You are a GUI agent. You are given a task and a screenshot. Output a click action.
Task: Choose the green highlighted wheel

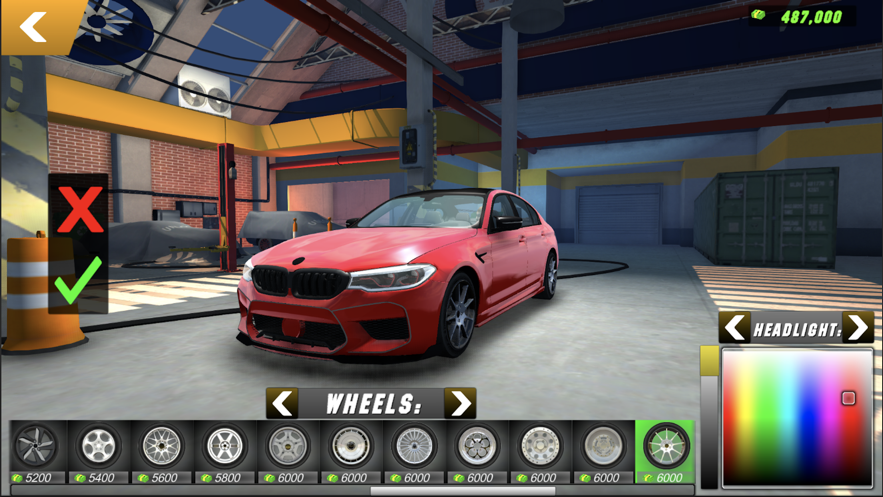click(x=665, y=451)
